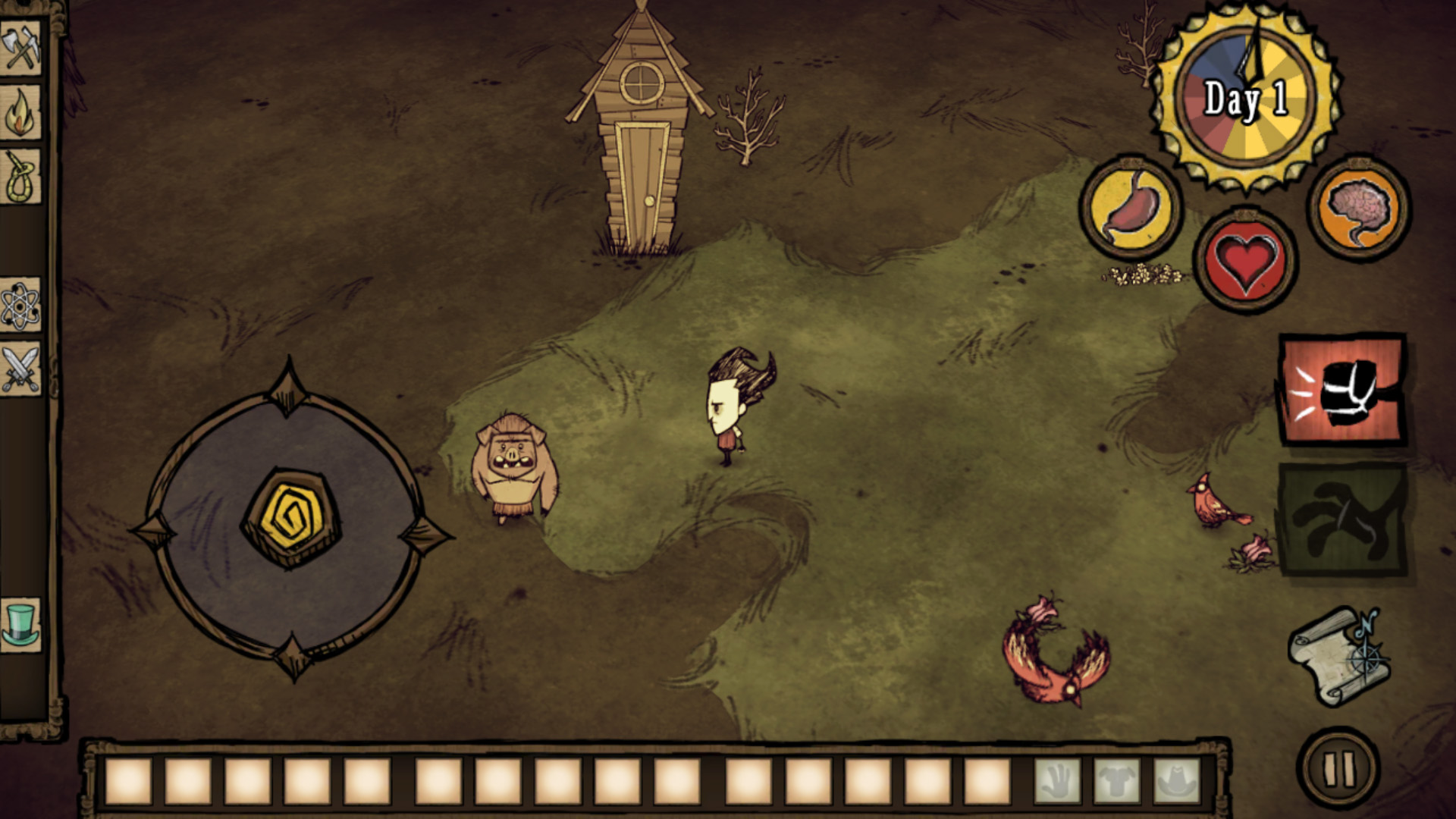The height and width of the screenshot is (819, 1456).
Task: Select the head hat equipment slot
Action: [x=1176, y=781]
